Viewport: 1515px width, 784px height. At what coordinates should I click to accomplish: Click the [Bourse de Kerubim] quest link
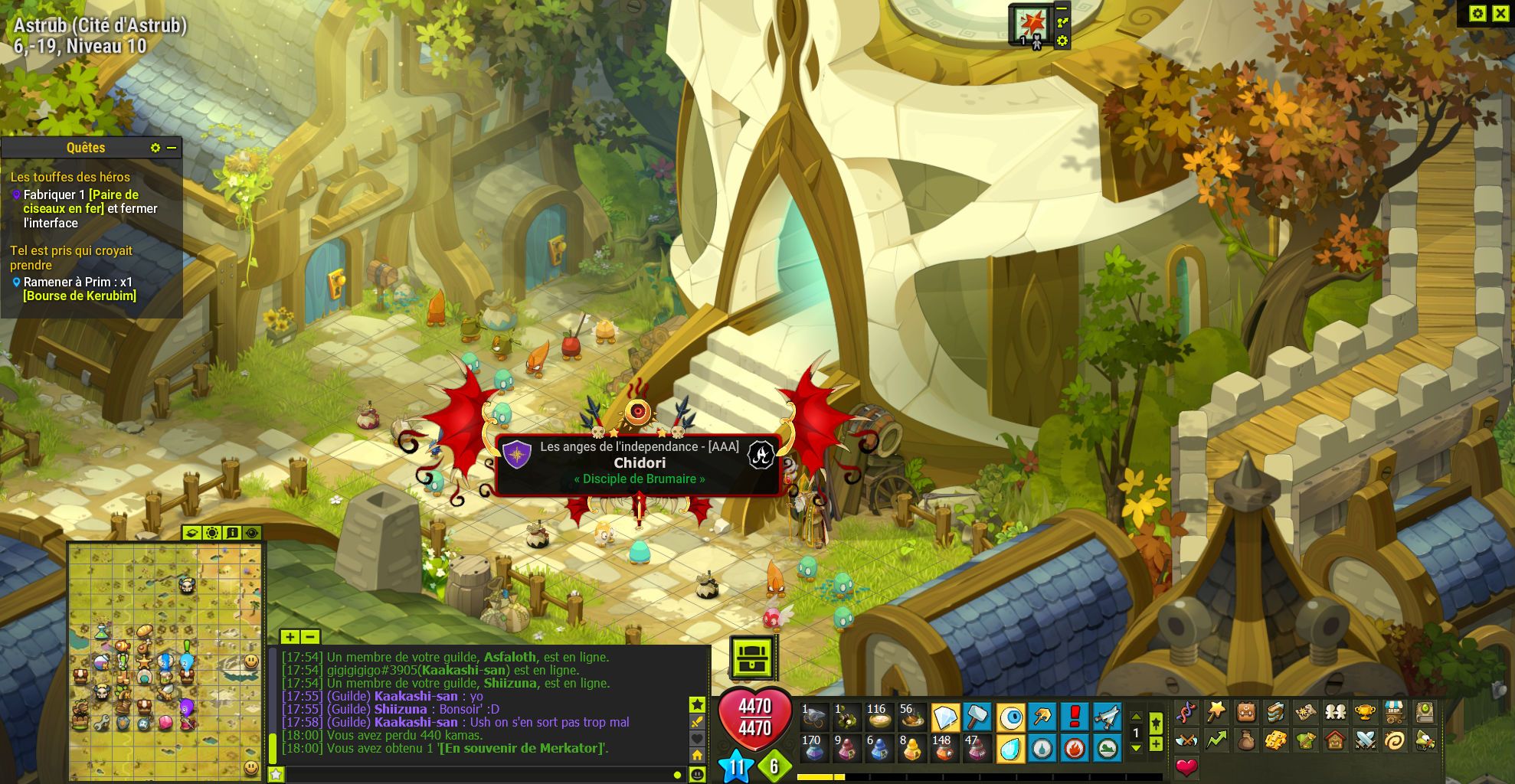tap(80, 296)
